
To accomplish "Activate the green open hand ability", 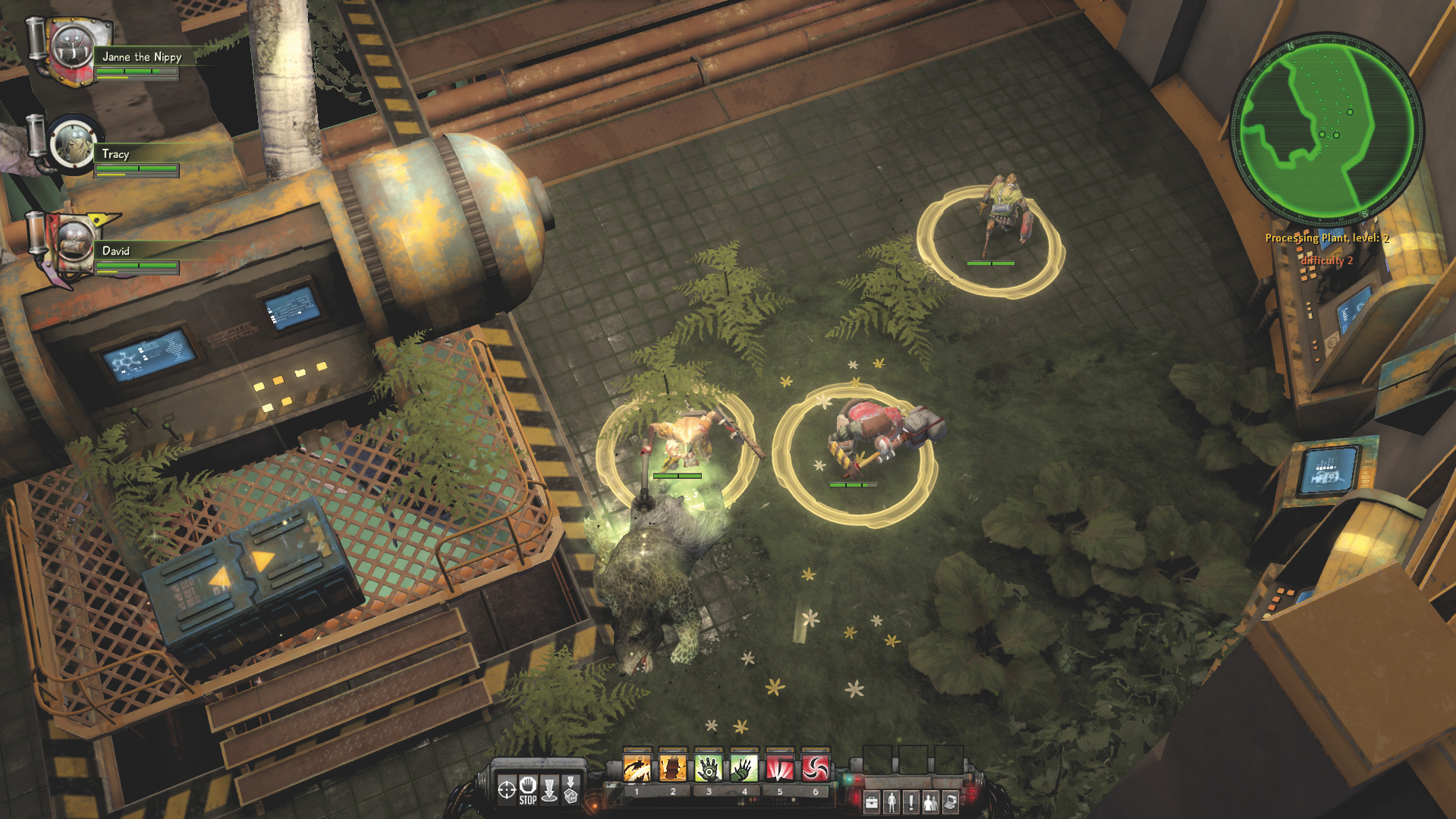I will (x=744, y=768).
